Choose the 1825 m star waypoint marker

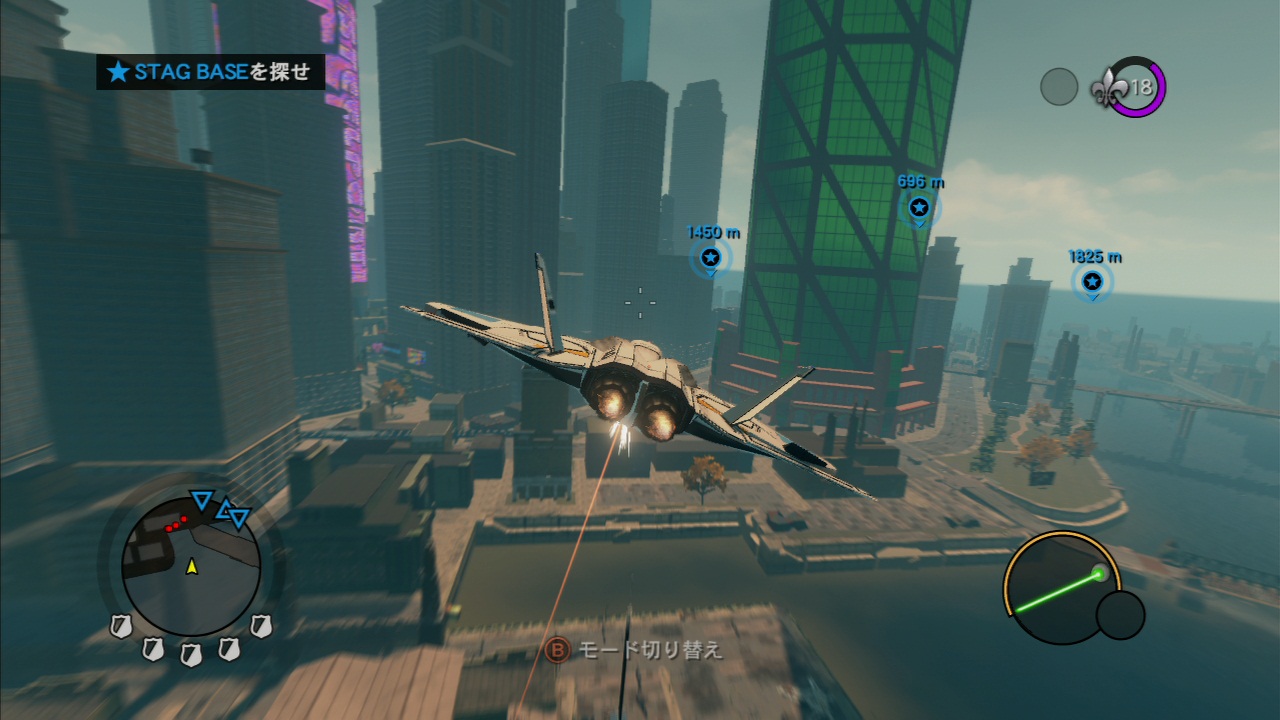(x=1092, y=281)
